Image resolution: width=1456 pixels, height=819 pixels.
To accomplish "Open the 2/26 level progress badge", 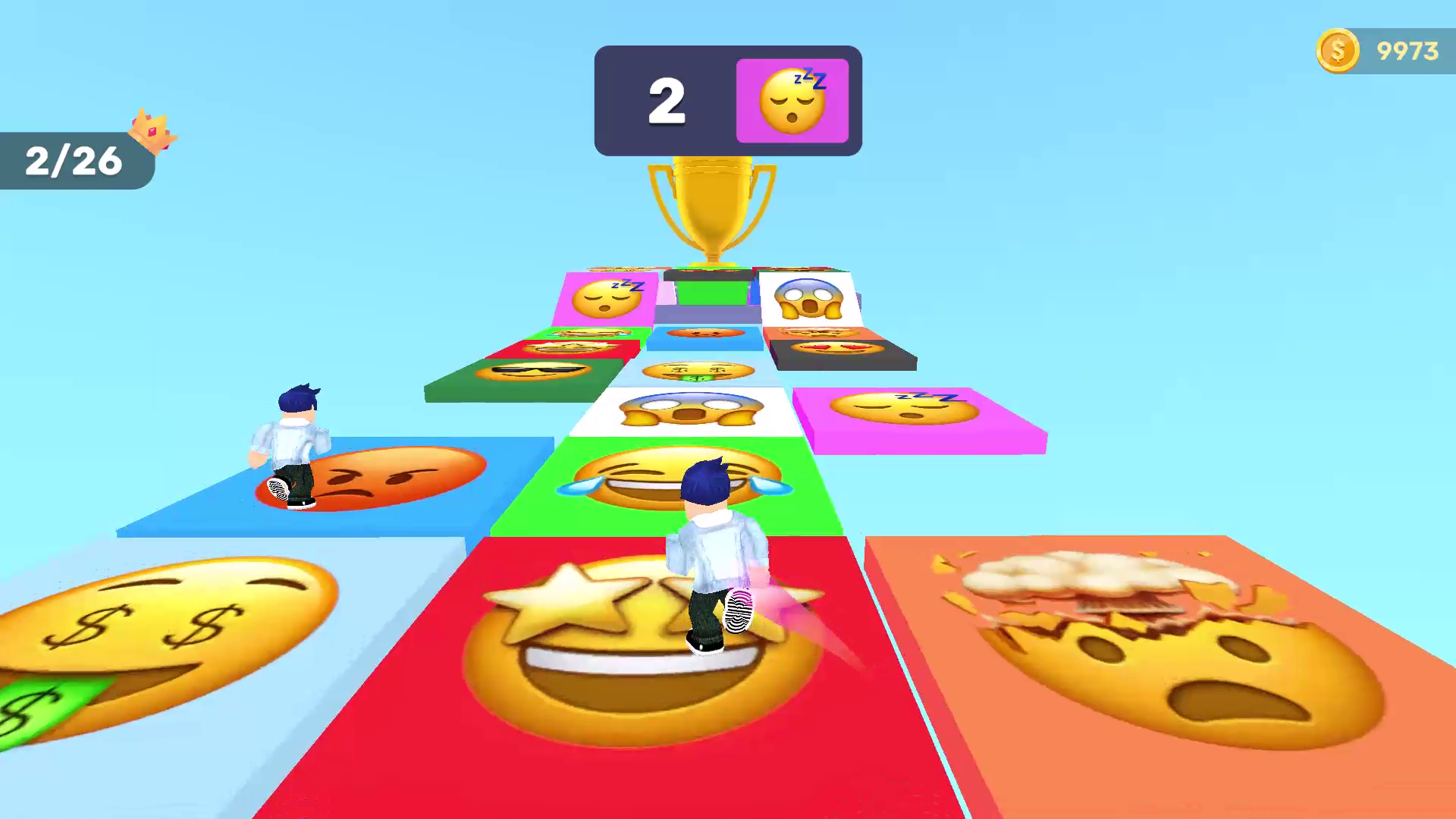I will [x=73, y=161].
